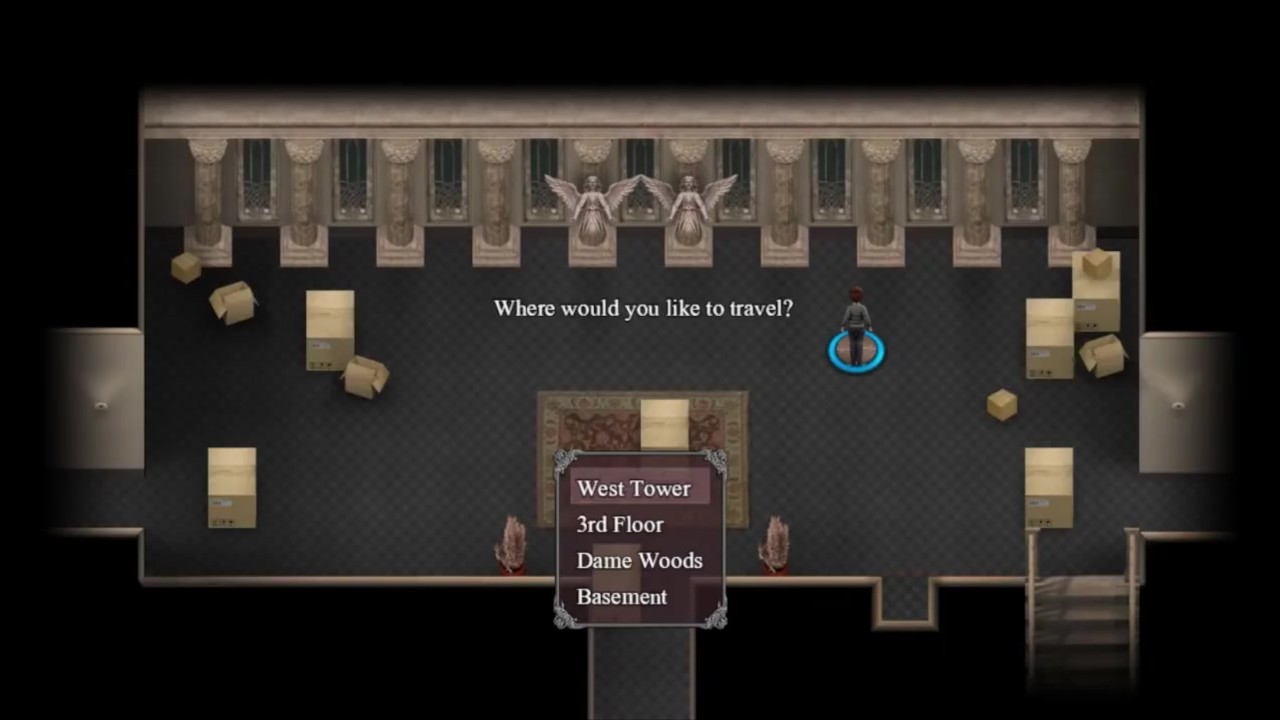The height and width of the screenshot is (720, 1280).
Task: Choose the 3rd Floor option
Action: click(620, 525)
